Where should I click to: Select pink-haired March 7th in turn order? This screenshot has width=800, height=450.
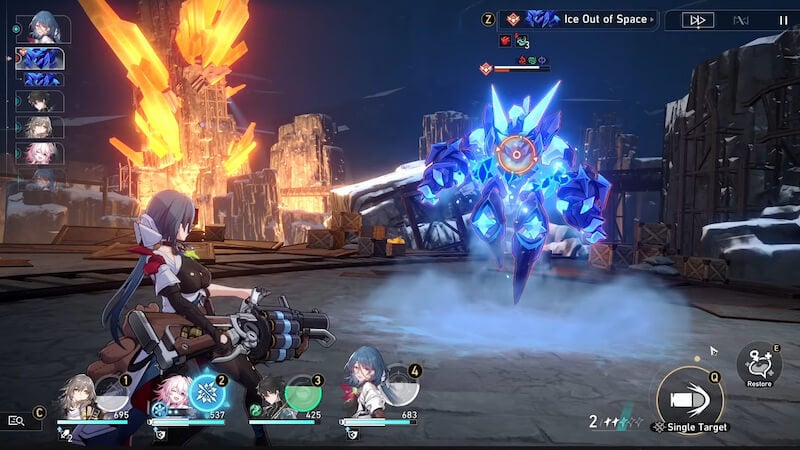click(x=42, y=153)
